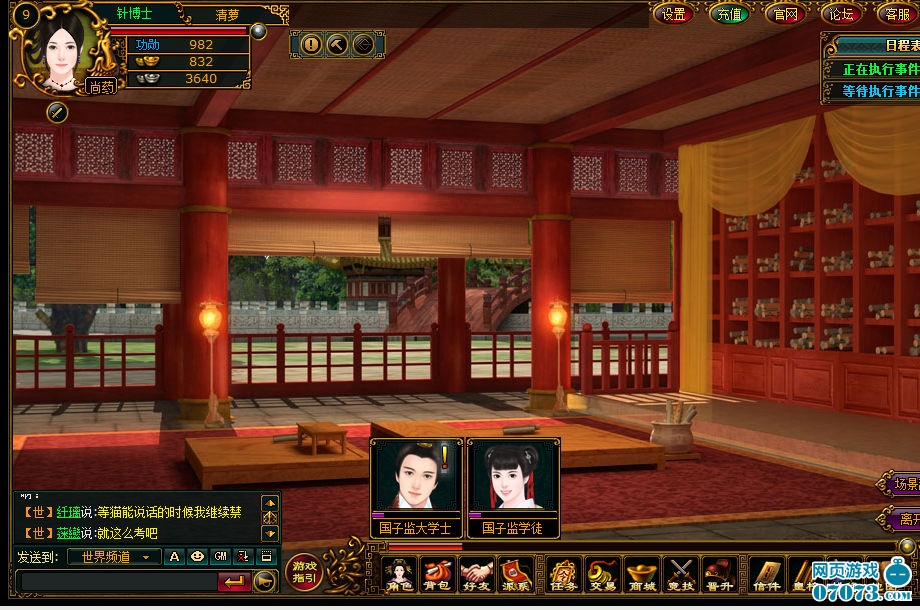
Task: Open the 派系 faction panel
Action: coord(517,575)
